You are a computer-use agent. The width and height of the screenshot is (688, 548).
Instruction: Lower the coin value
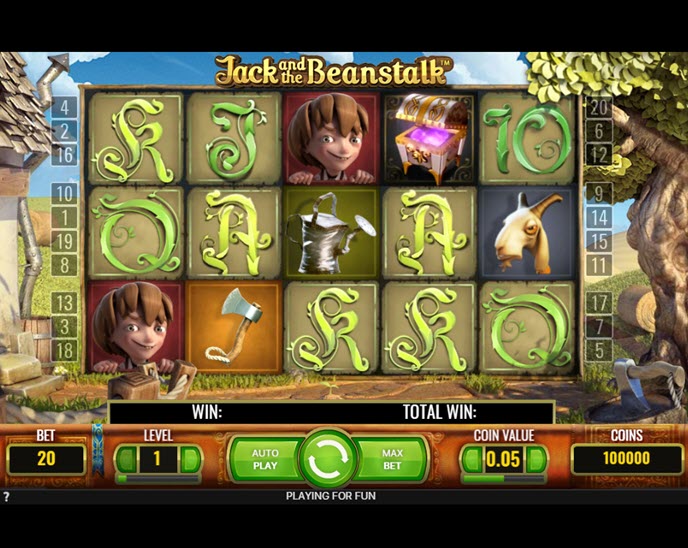(x=470, y=460)
